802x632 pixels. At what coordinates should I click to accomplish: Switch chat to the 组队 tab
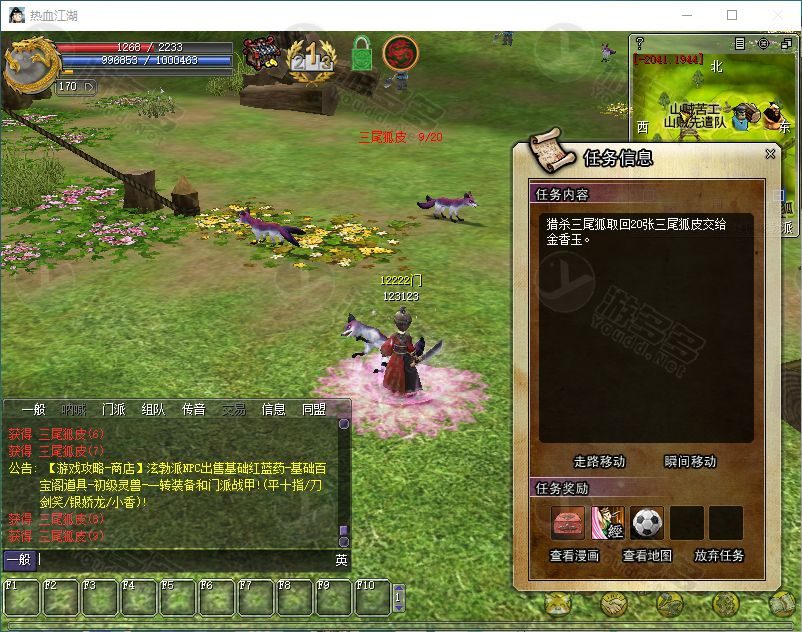153,409
